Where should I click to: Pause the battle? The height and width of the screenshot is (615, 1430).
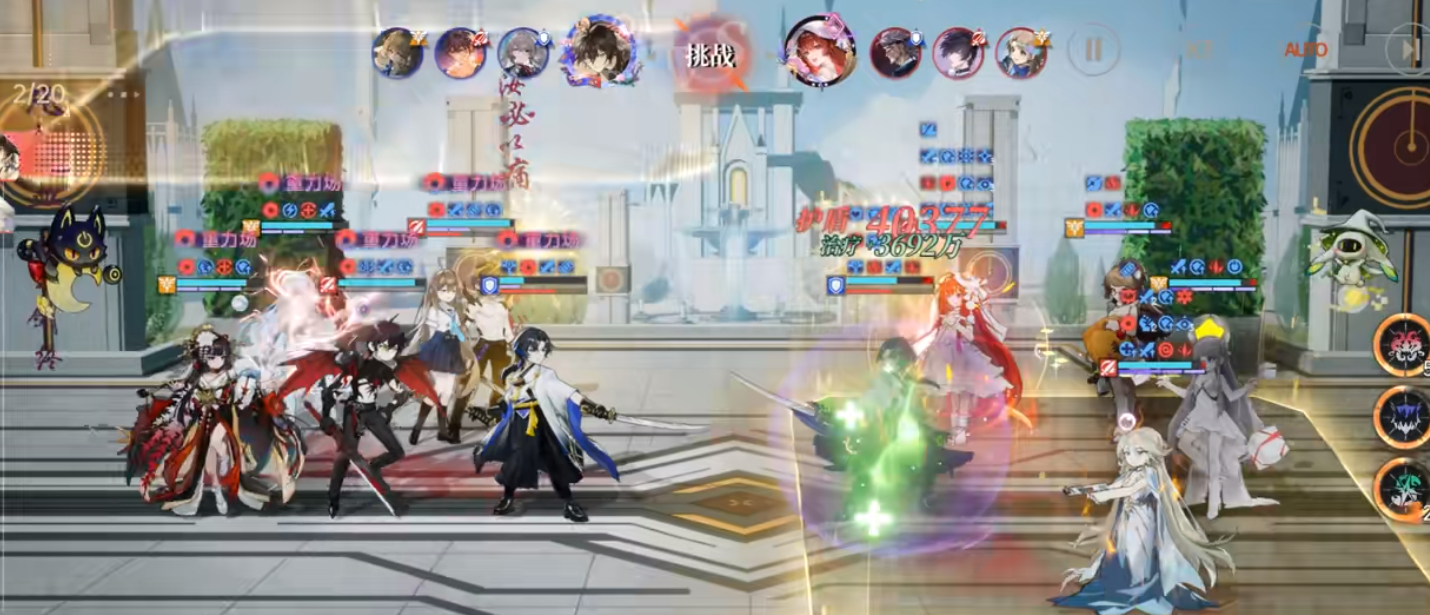click(1092, 49)
